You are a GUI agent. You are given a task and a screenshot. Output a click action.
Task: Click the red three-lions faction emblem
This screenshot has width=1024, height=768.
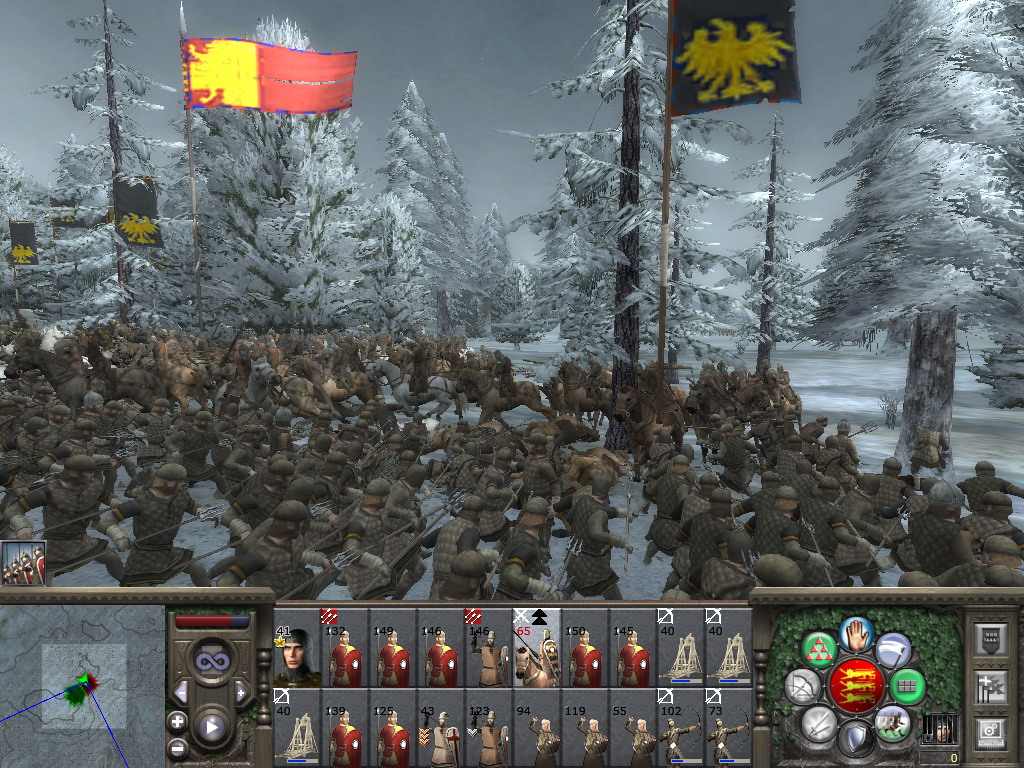click(855, 686)
